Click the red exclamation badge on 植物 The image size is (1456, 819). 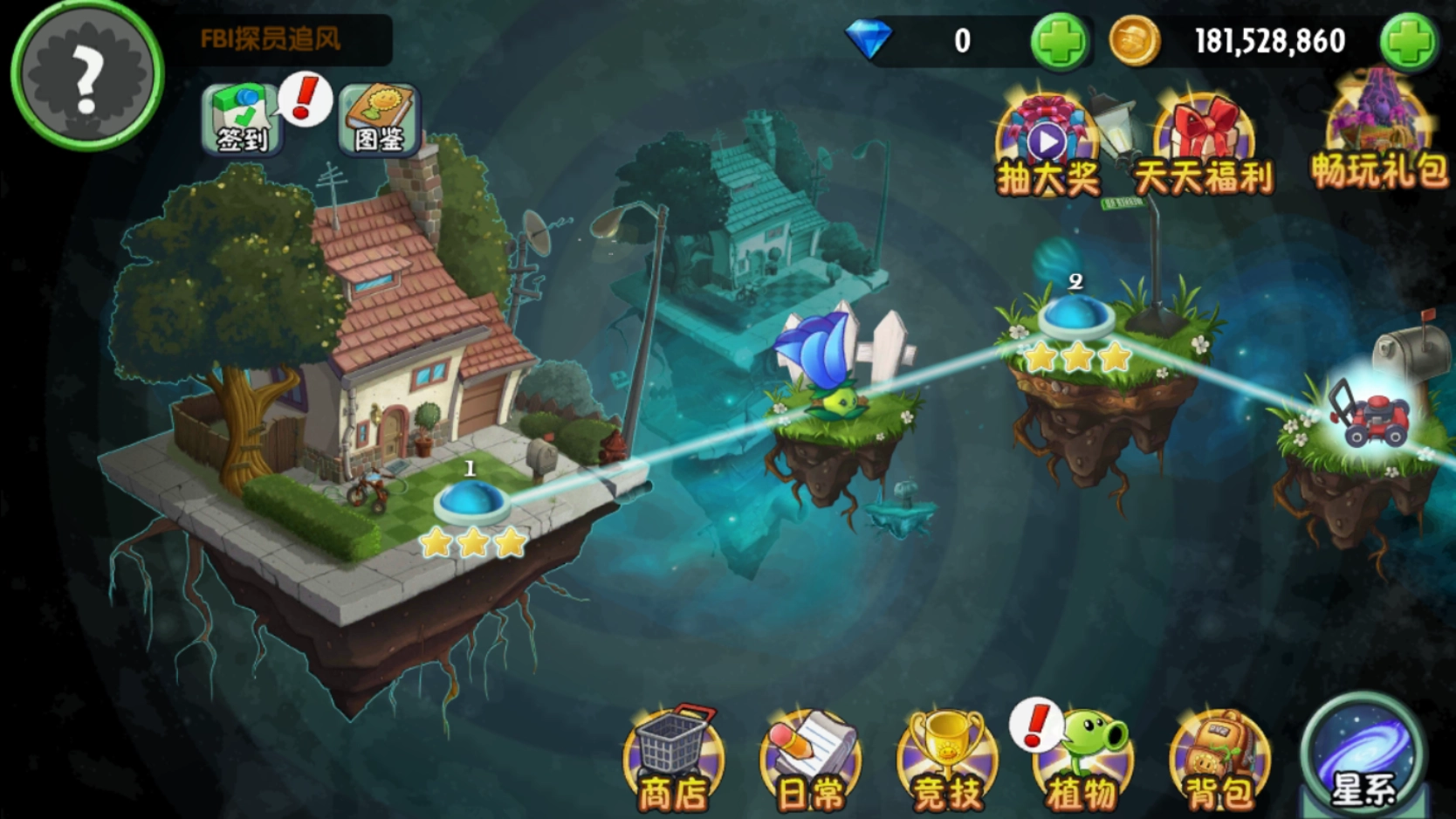(x=1036, y=726)
